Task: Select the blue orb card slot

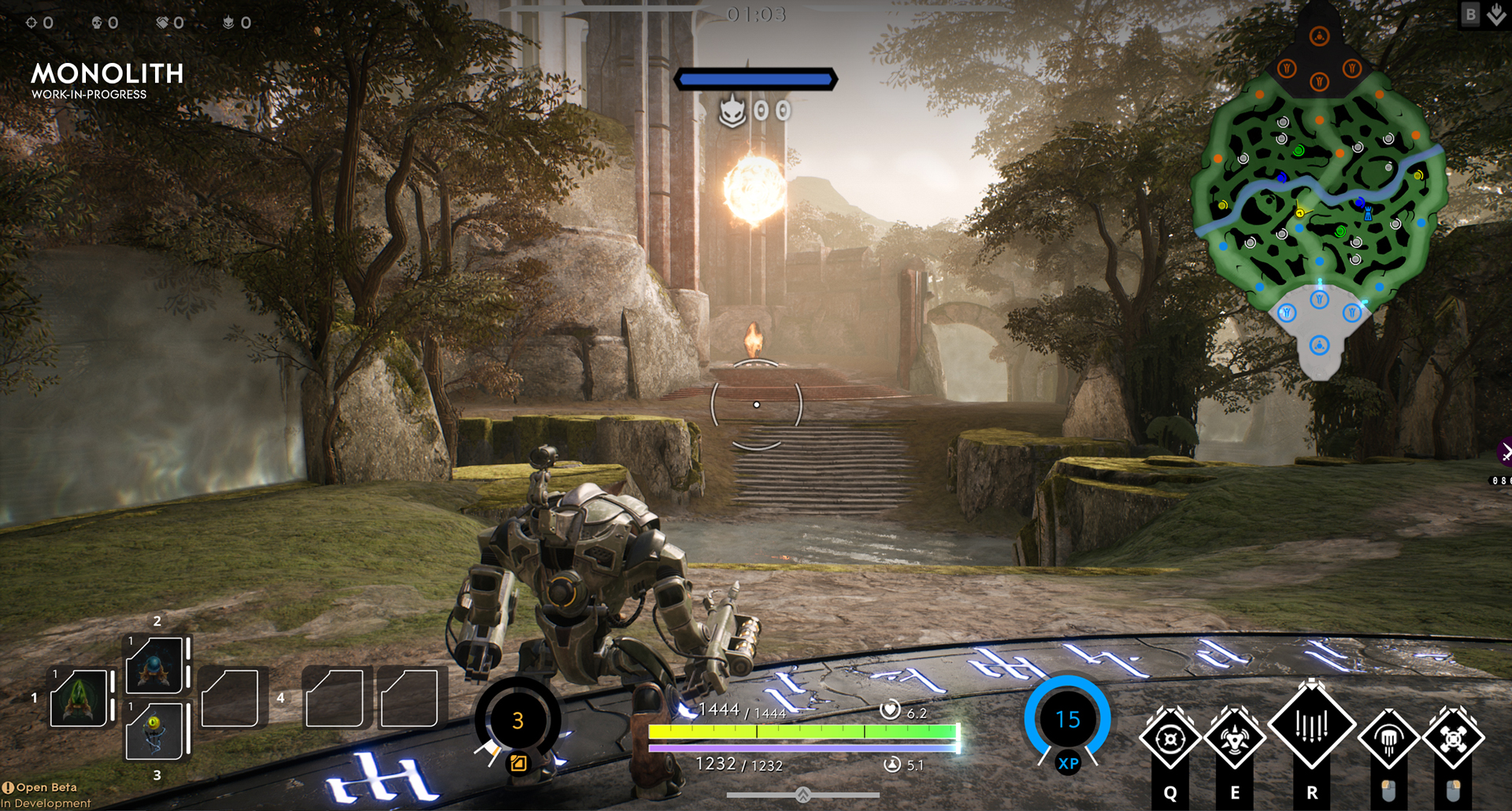Action: pos(155,665)
